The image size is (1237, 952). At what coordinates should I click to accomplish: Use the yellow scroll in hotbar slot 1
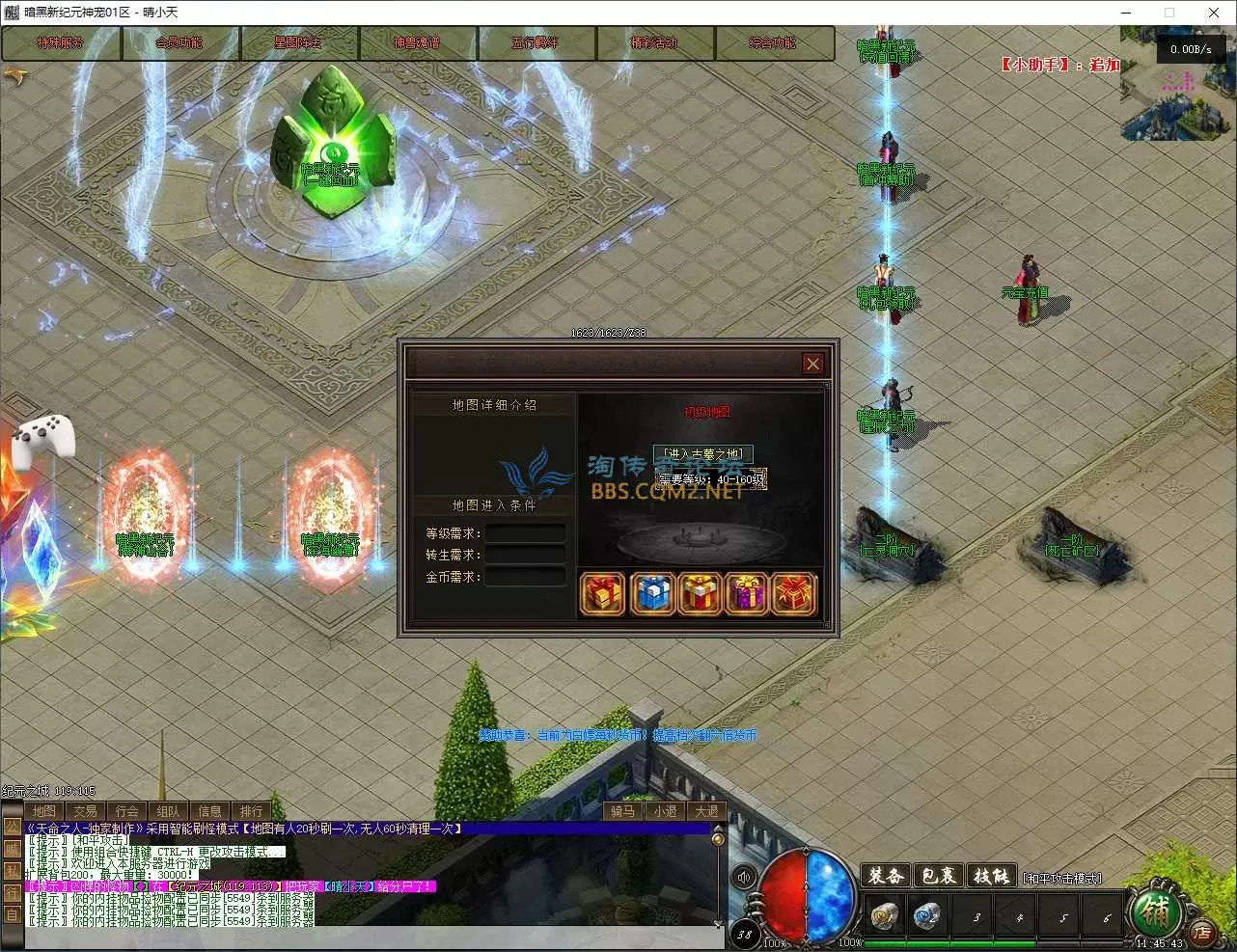884,916
